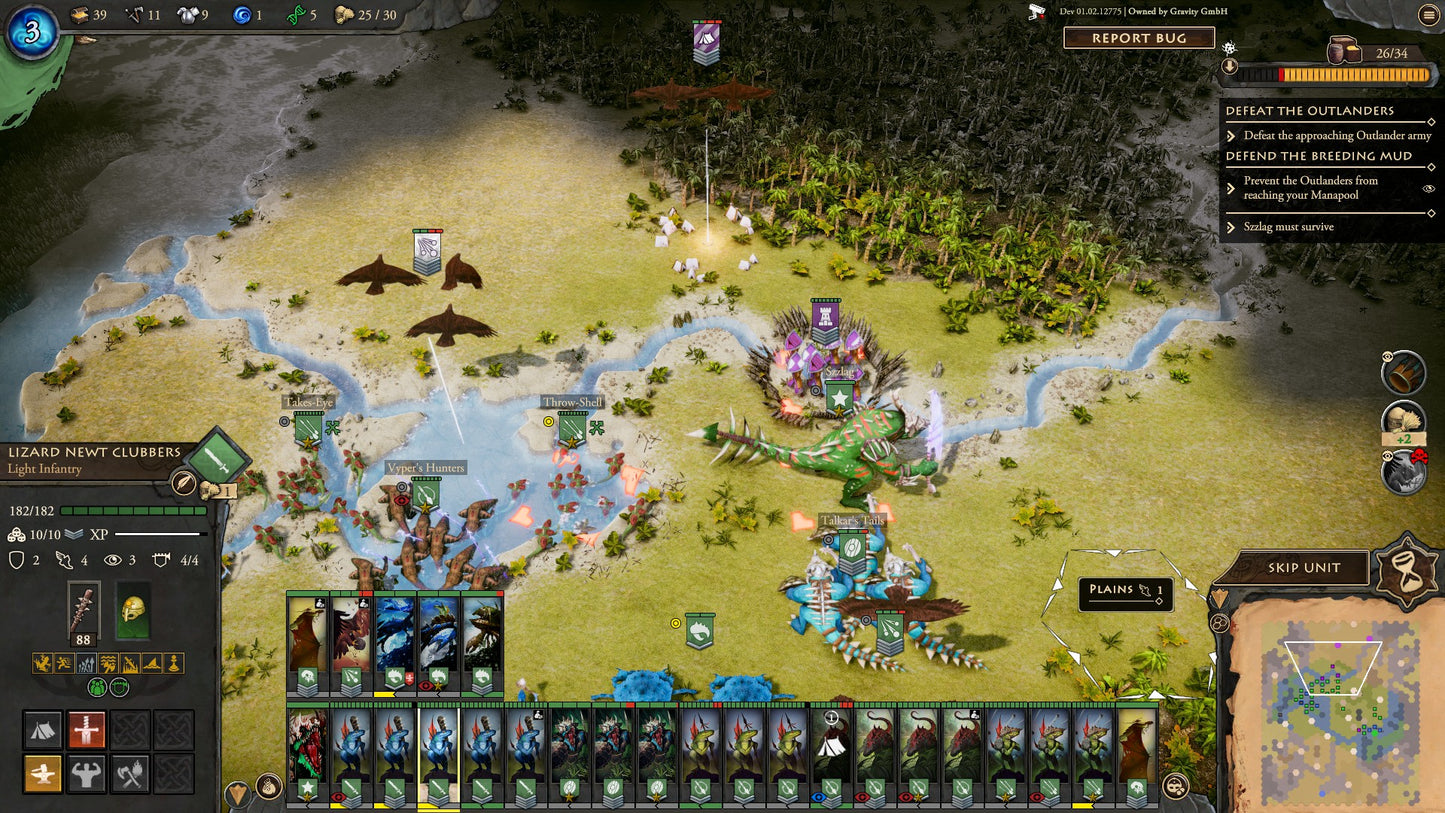Click the Report Bug button
This screenshot has height=813, width=1445.
tap(1138, 38)
